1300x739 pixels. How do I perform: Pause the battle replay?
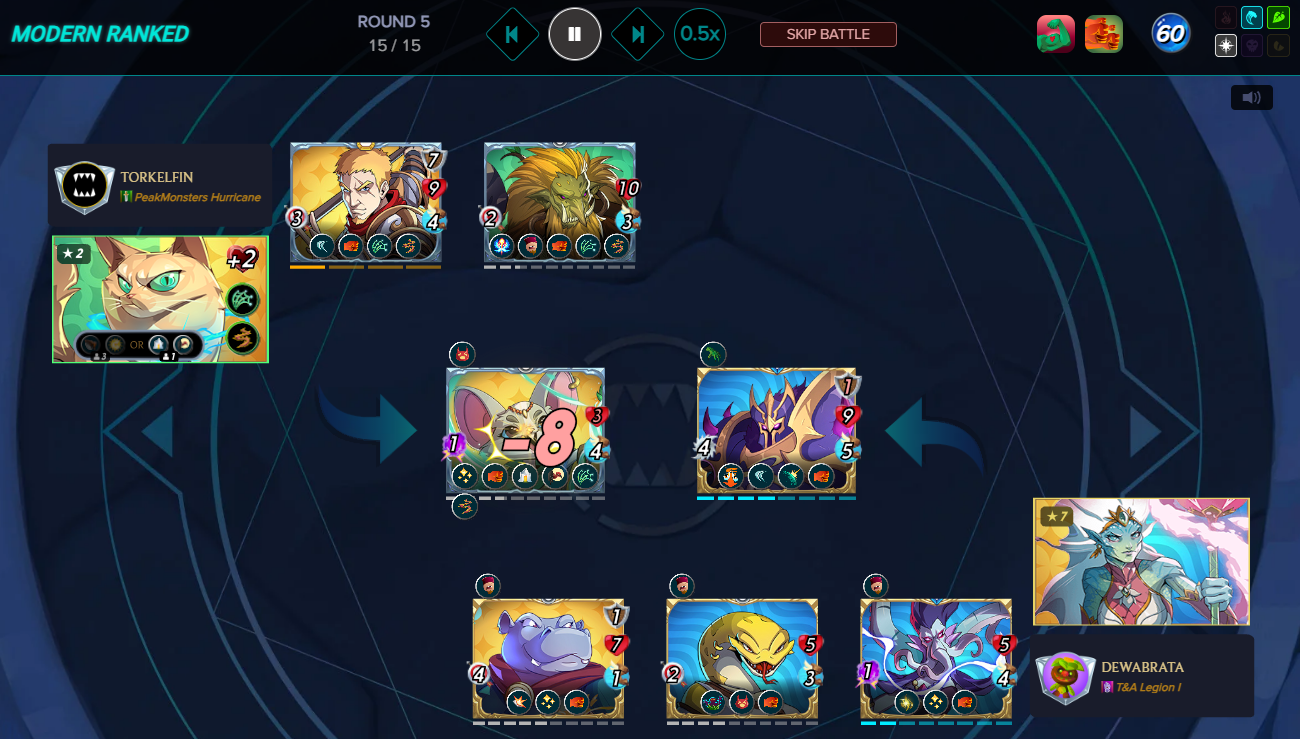pyautogui.click(x=574, y=34)
